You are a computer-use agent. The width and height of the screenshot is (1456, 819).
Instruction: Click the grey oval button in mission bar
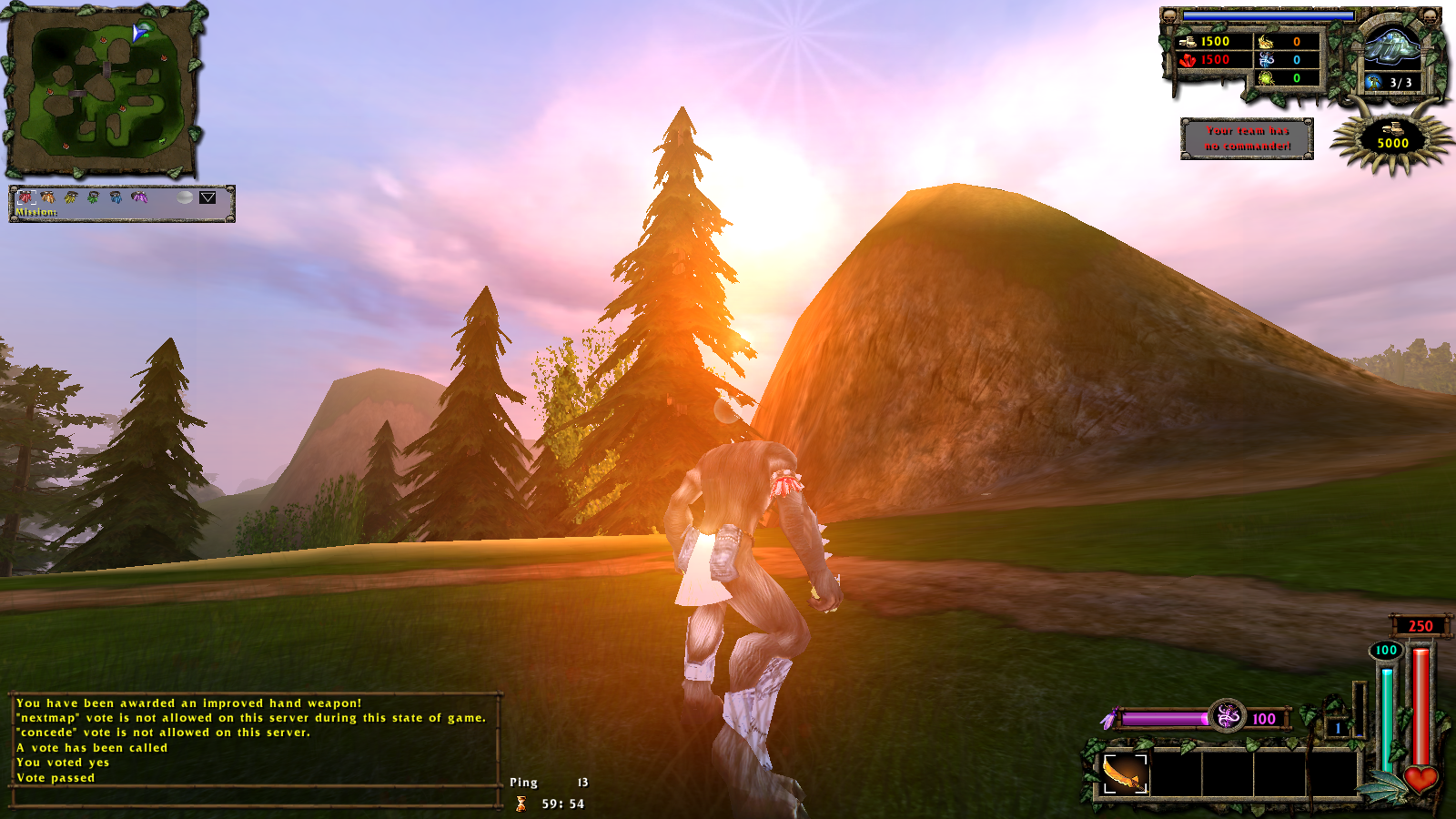click(185, 197)
